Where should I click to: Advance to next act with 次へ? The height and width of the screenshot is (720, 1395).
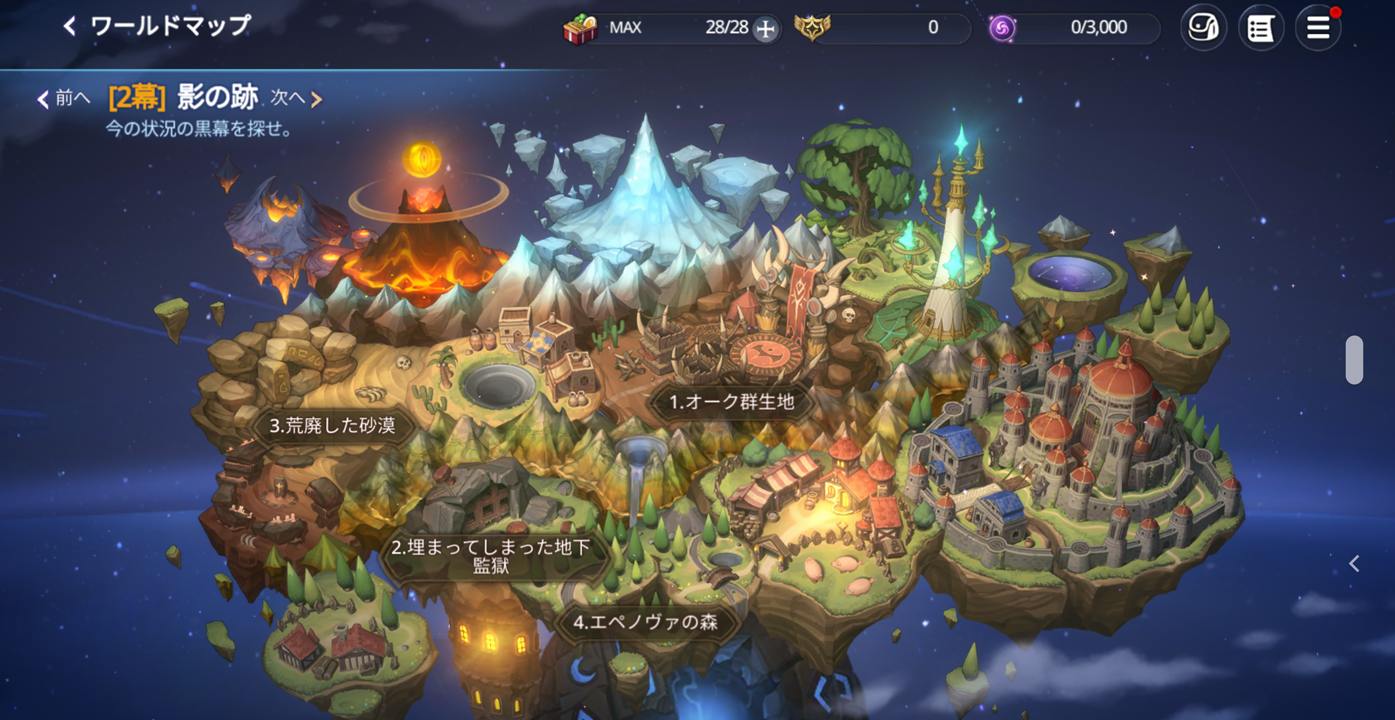pos(296,98)
